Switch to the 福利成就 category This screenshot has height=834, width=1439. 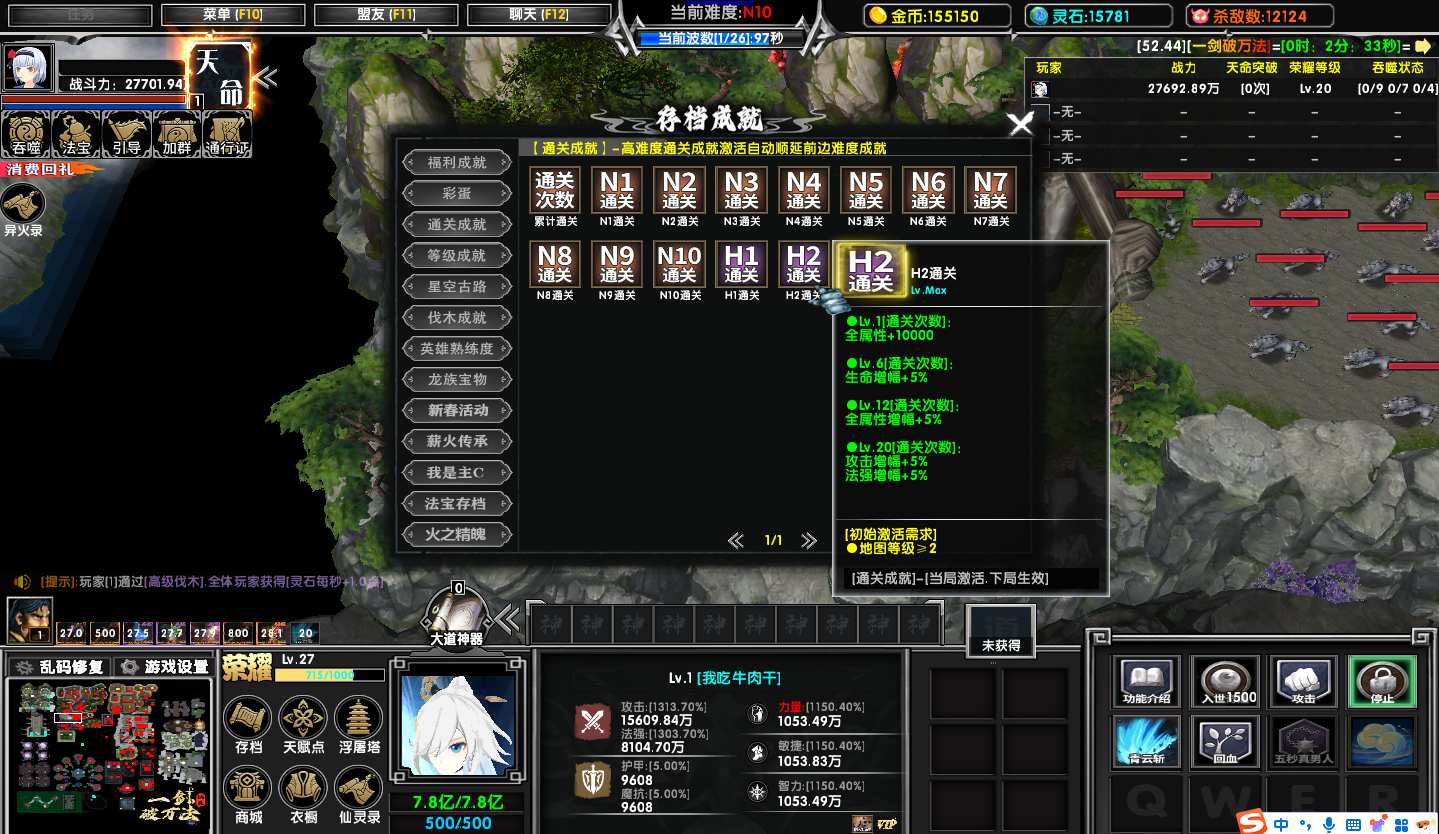click(x=457, y=162)
